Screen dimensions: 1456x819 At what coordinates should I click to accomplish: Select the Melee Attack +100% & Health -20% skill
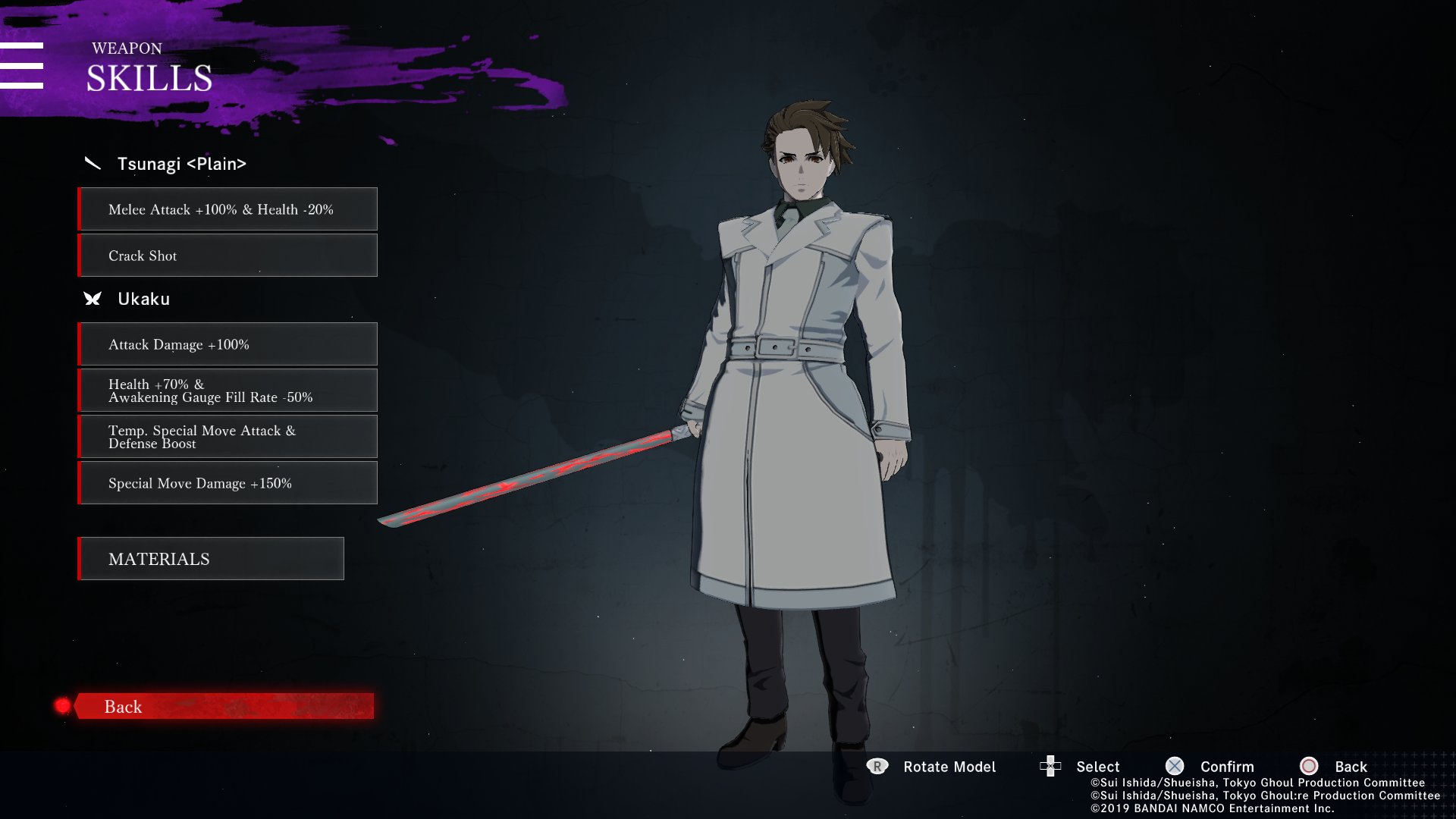[227, 209]
